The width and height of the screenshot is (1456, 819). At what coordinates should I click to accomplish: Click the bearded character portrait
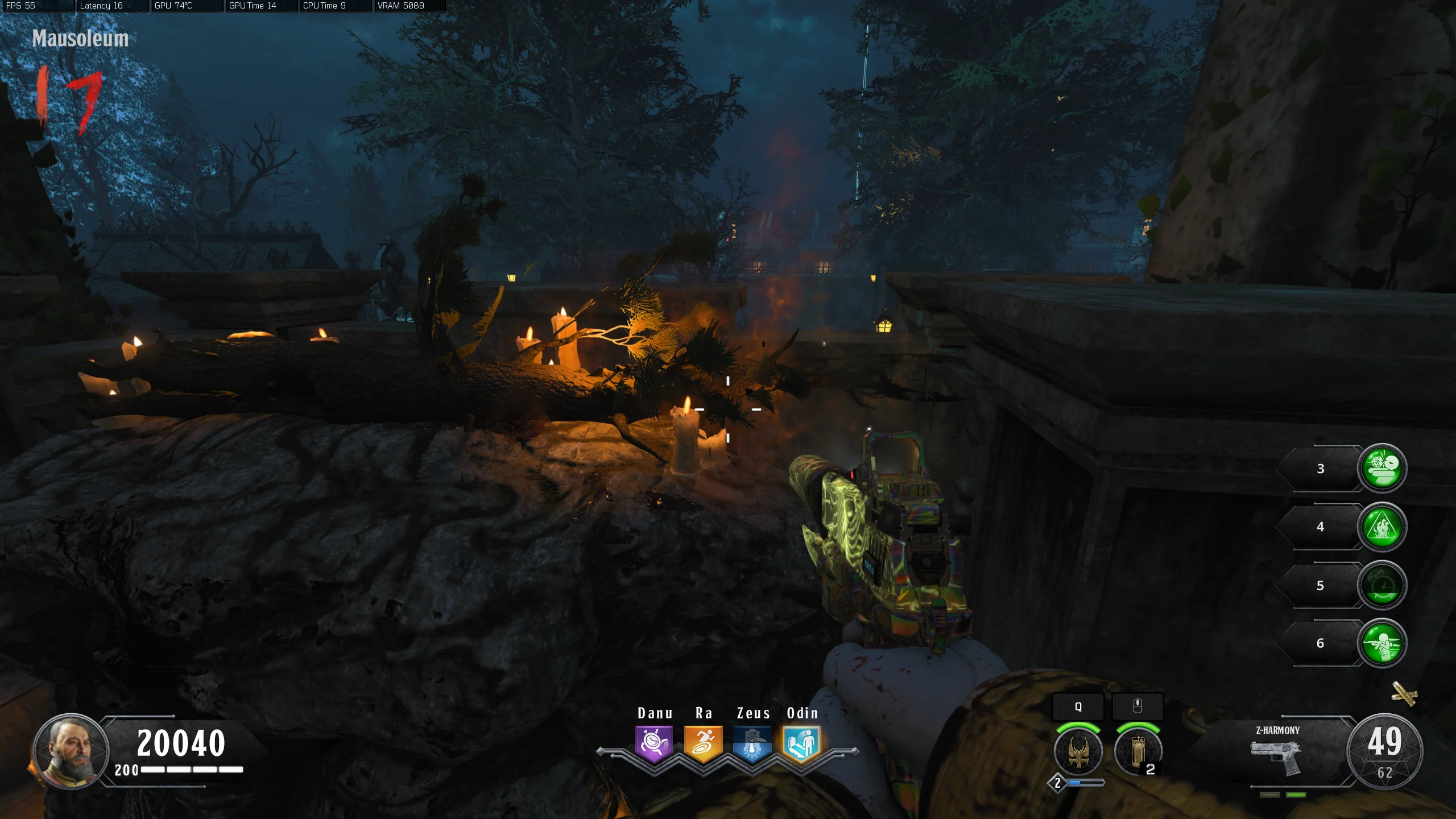click(71, 751)
